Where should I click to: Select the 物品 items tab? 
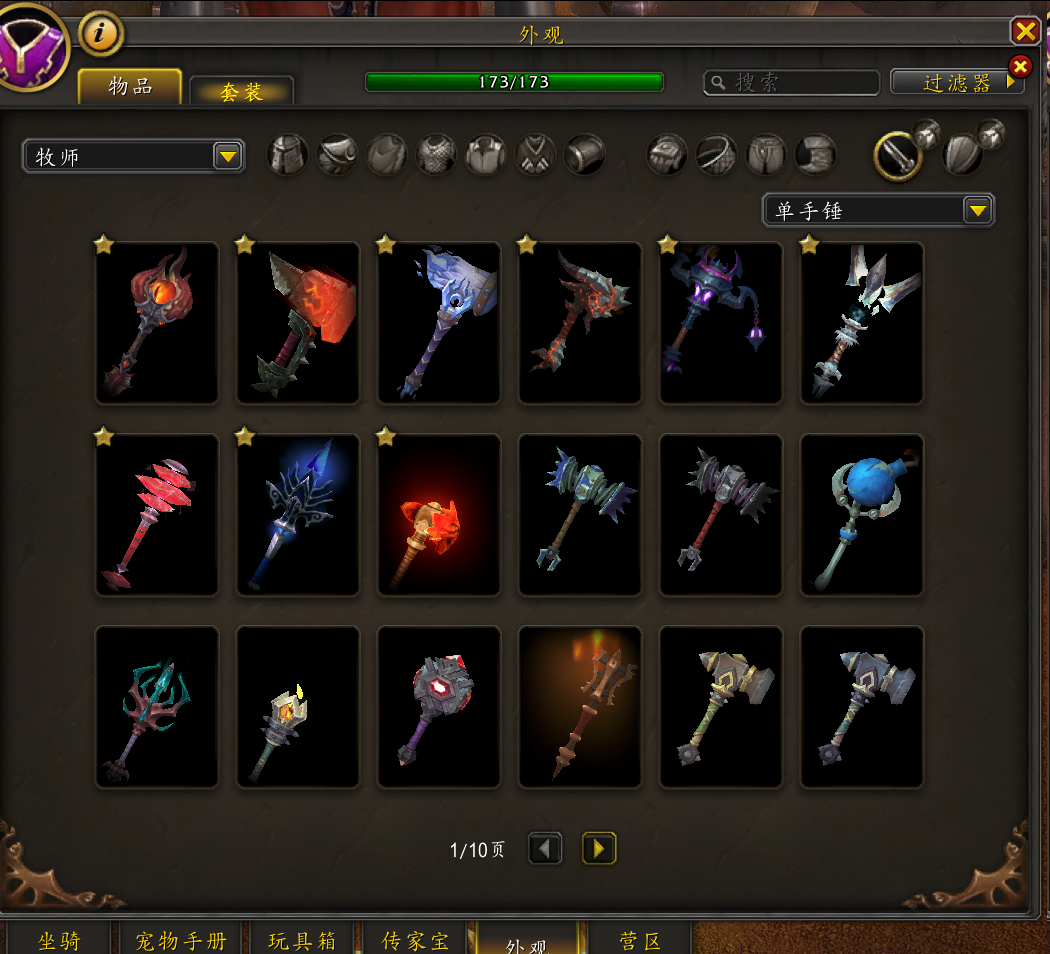click(x=130, y=87)
